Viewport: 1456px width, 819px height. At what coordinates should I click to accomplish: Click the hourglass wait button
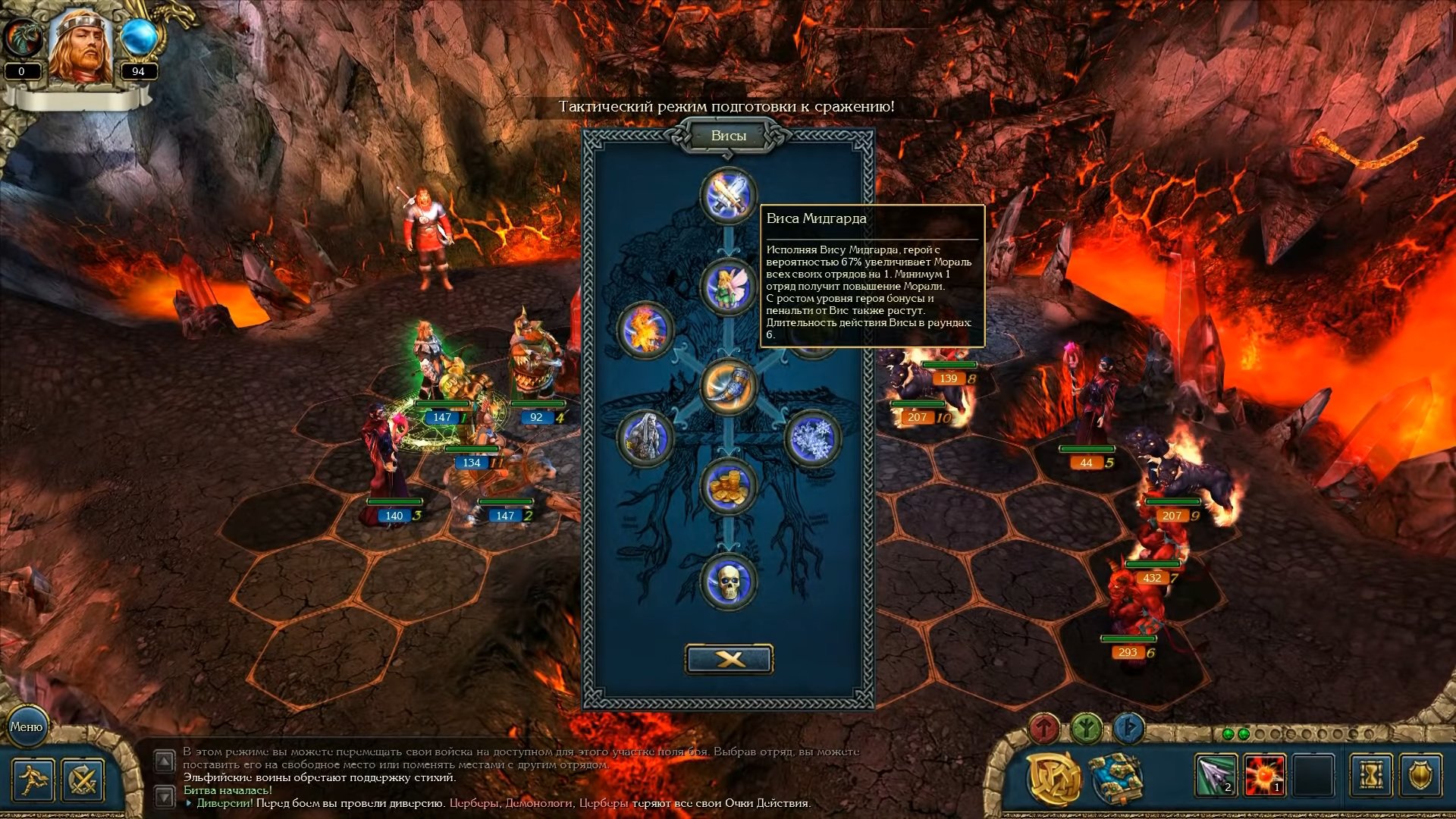point(1371,776)
